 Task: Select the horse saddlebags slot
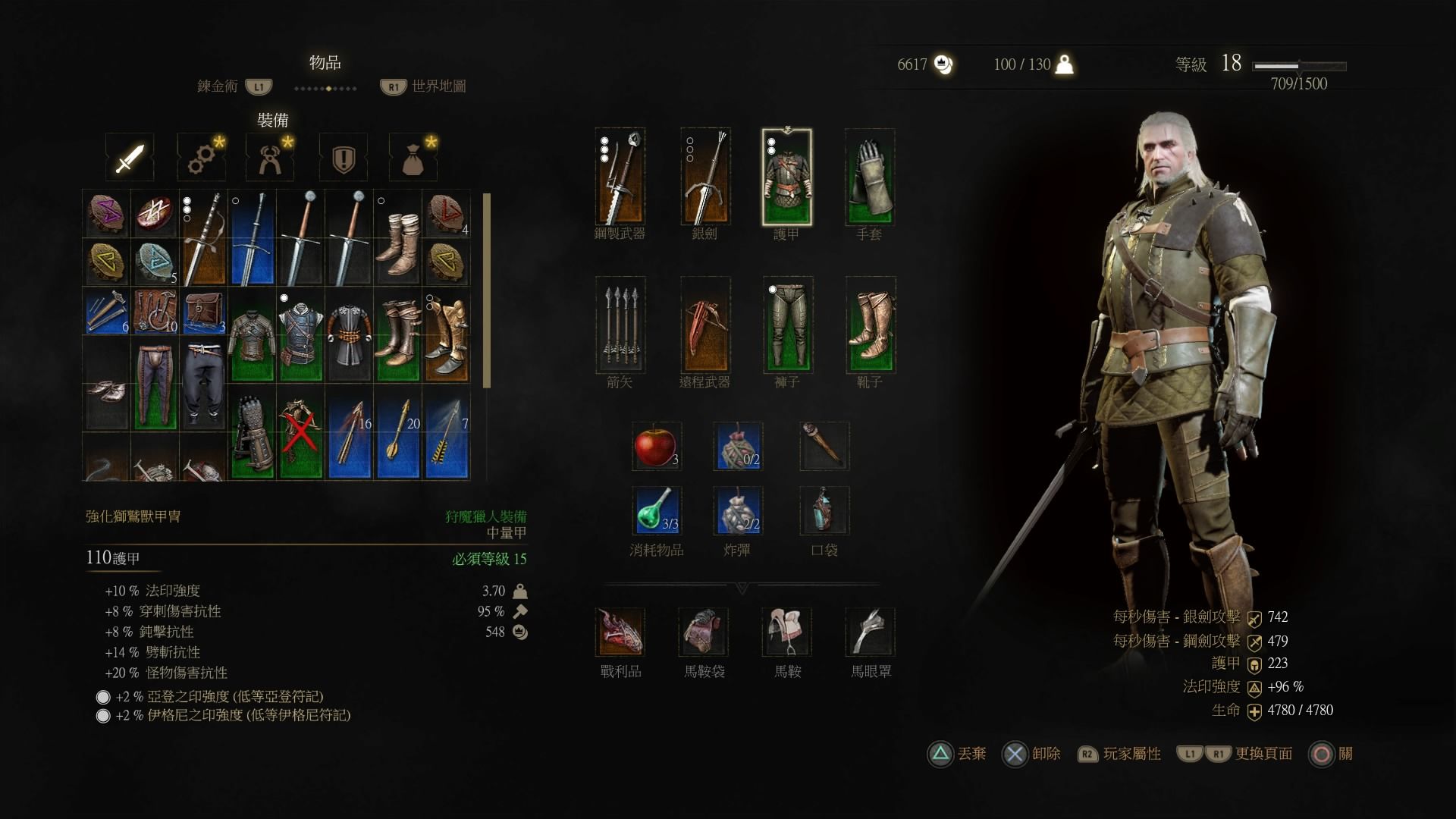pos(704,632)
